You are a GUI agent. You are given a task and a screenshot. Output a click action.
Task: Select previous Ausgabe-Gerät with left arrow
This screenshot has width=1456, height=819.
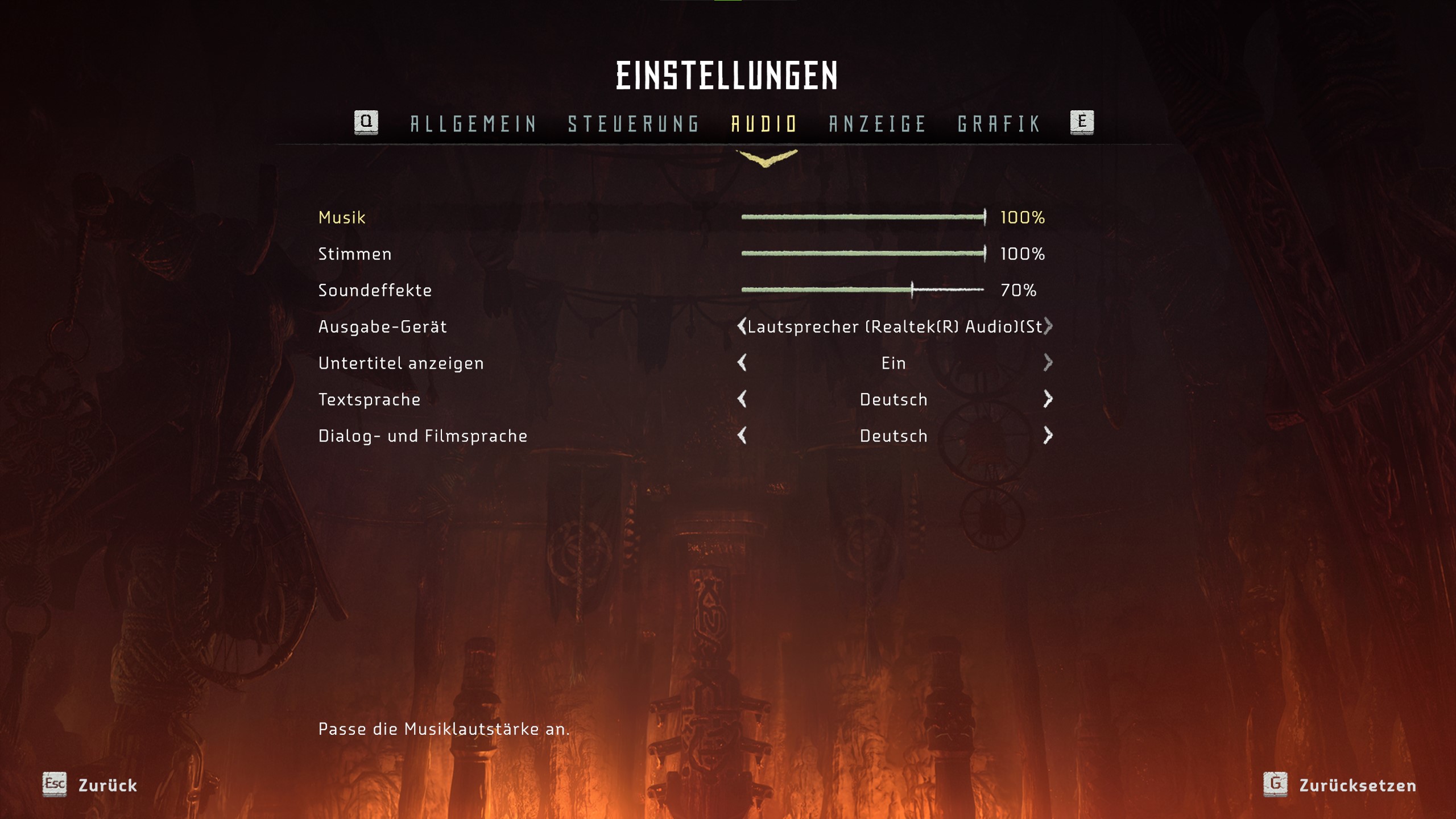pyautogui.click(x=742, y=326)
